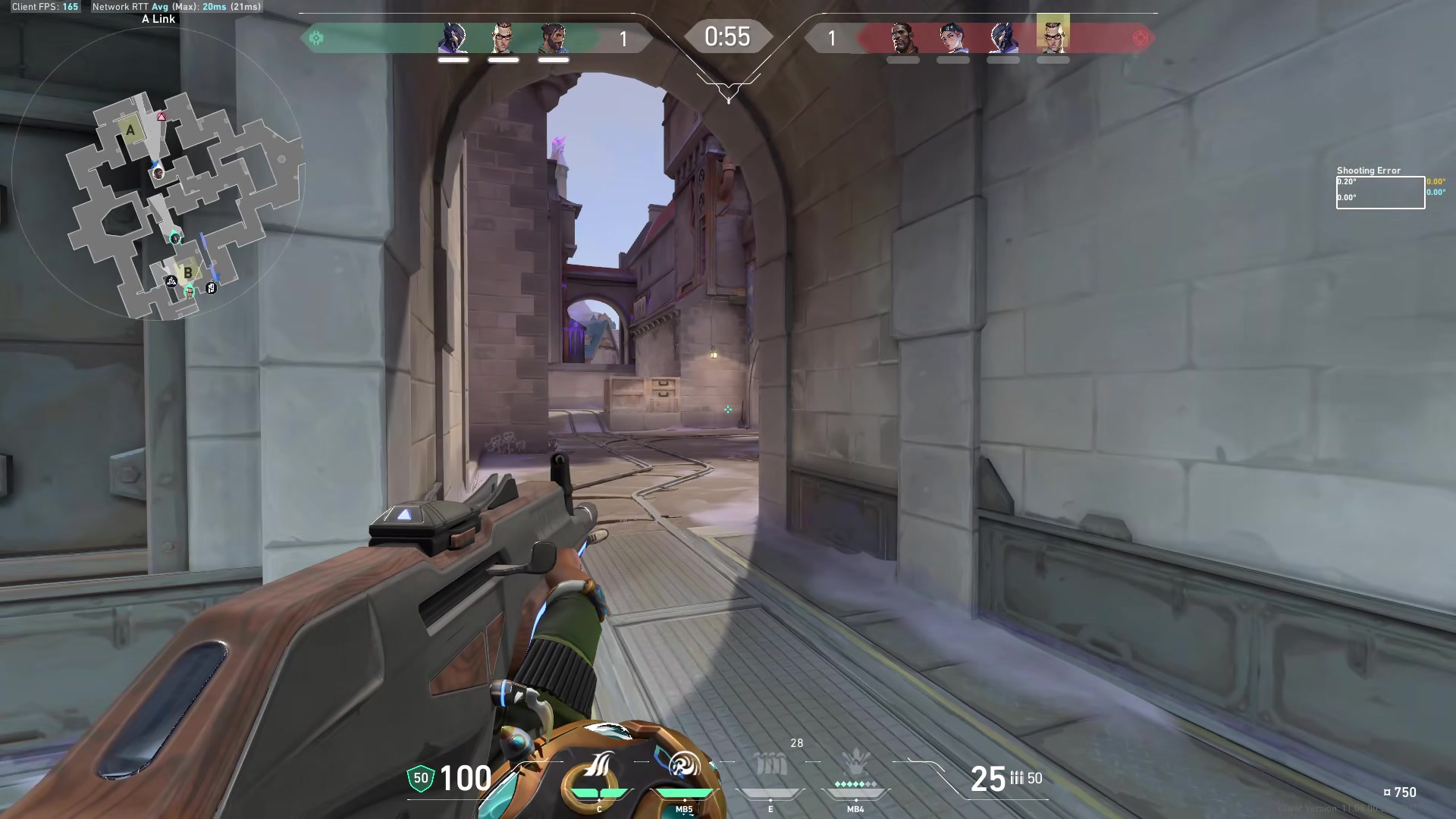Trigger the Reckoning ultimate icon
Image resolution: width=1456 pixels, height=819 pixels.
pos(855,762)
